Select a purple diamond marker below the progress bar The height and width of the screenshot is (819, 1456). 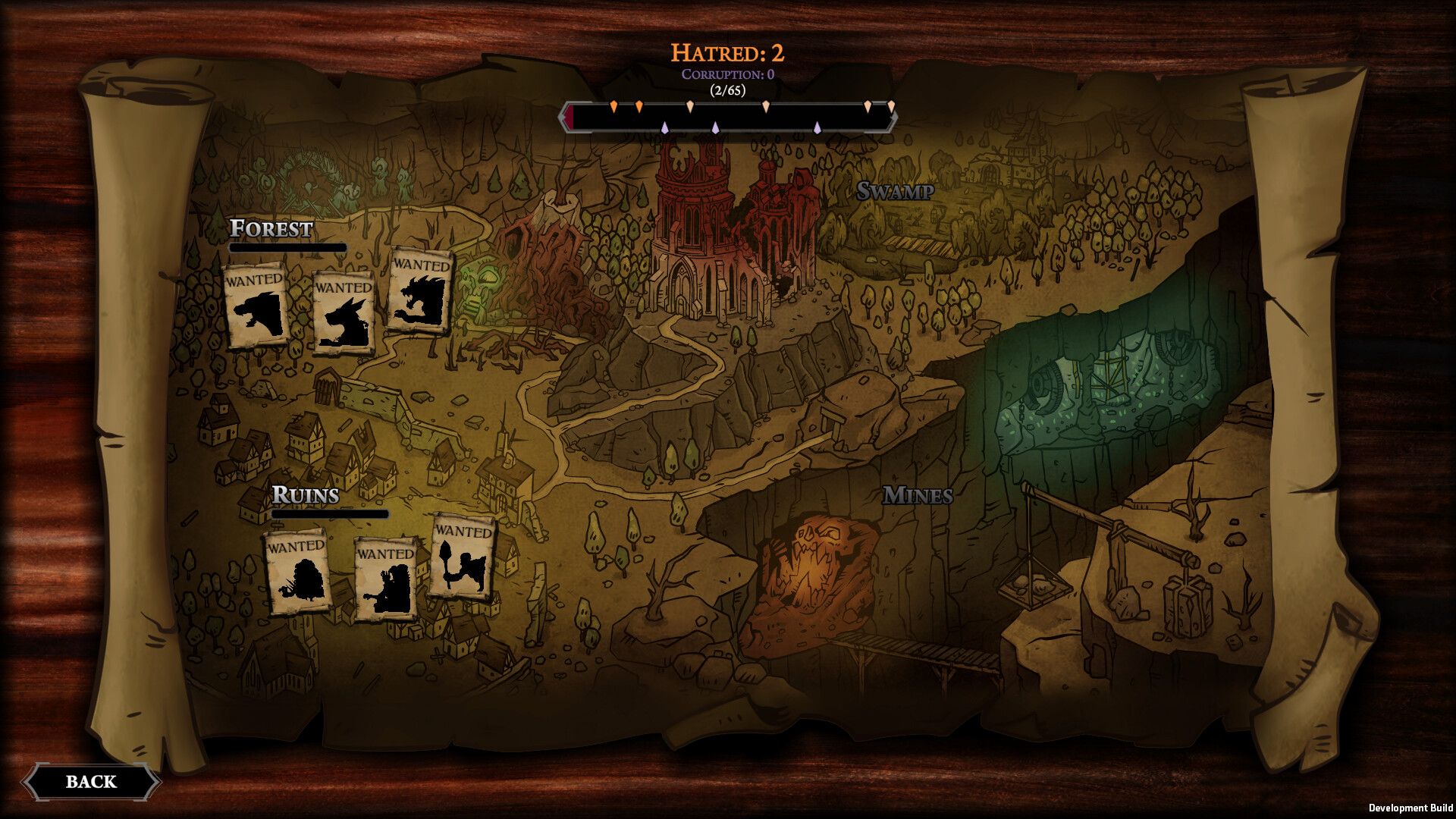[665, 128]
